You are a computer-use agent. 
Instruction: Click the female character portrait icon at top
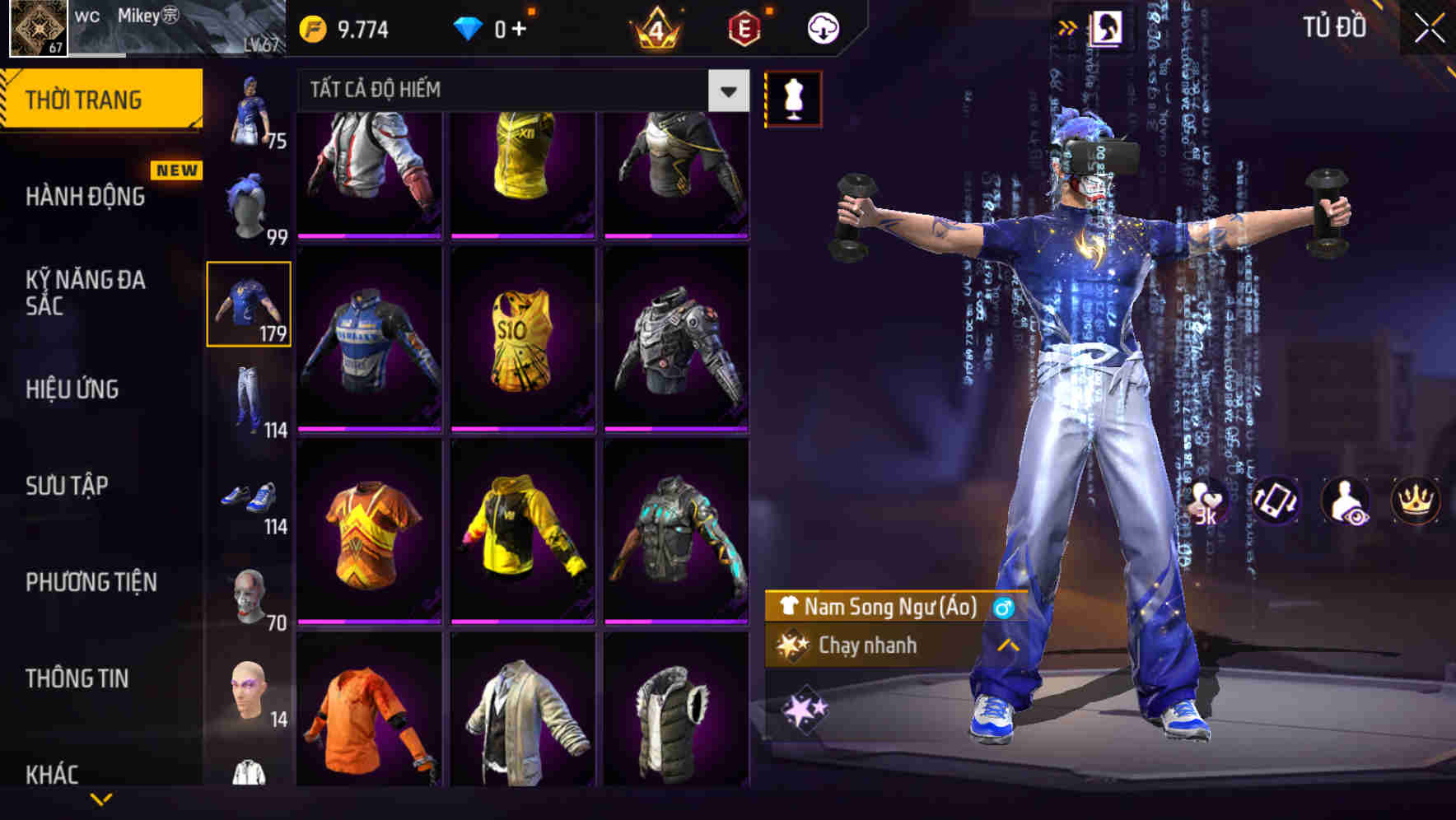coord(1108,27)
